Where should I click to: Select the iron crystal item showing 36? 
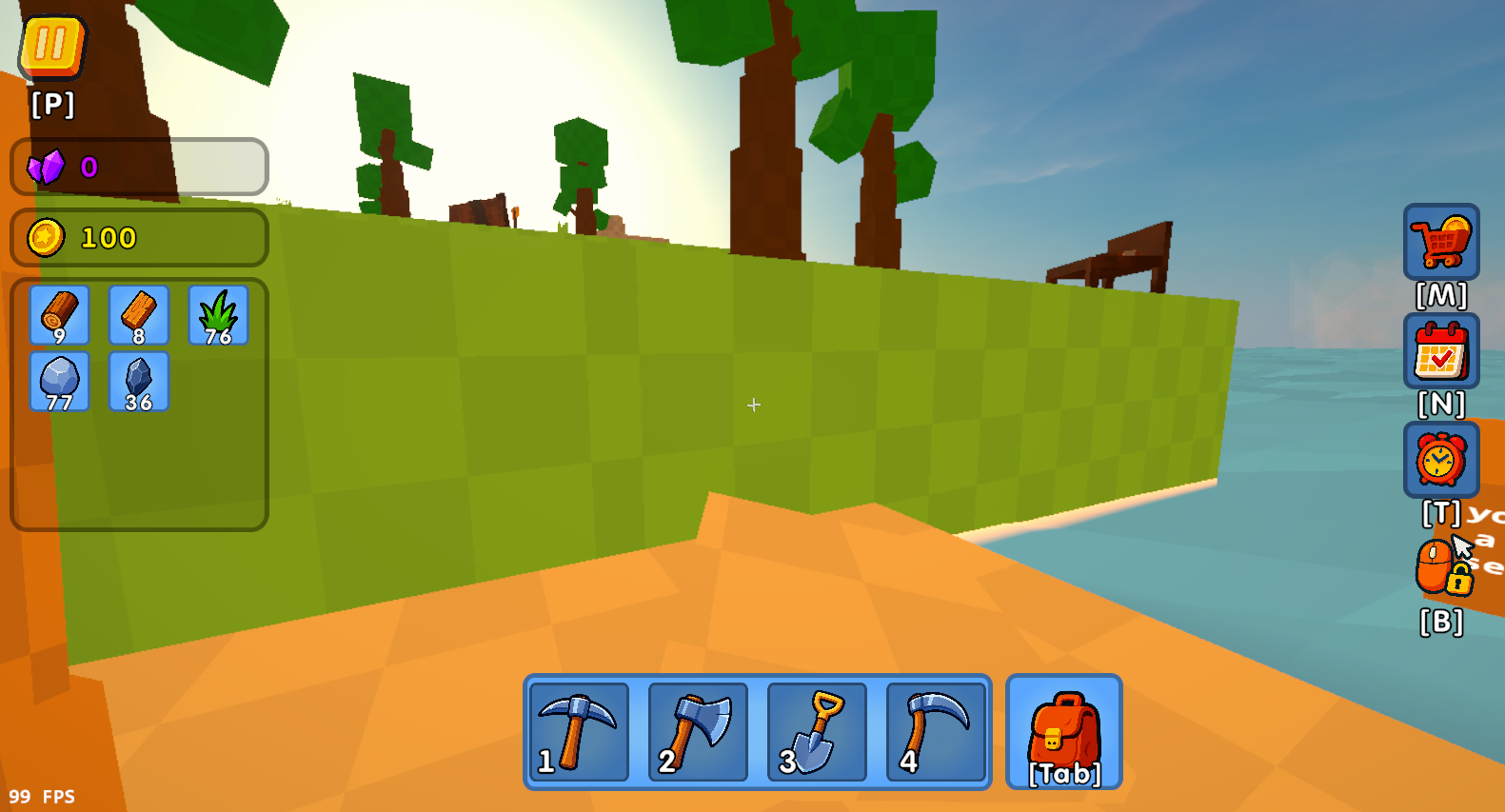point(139,381)
